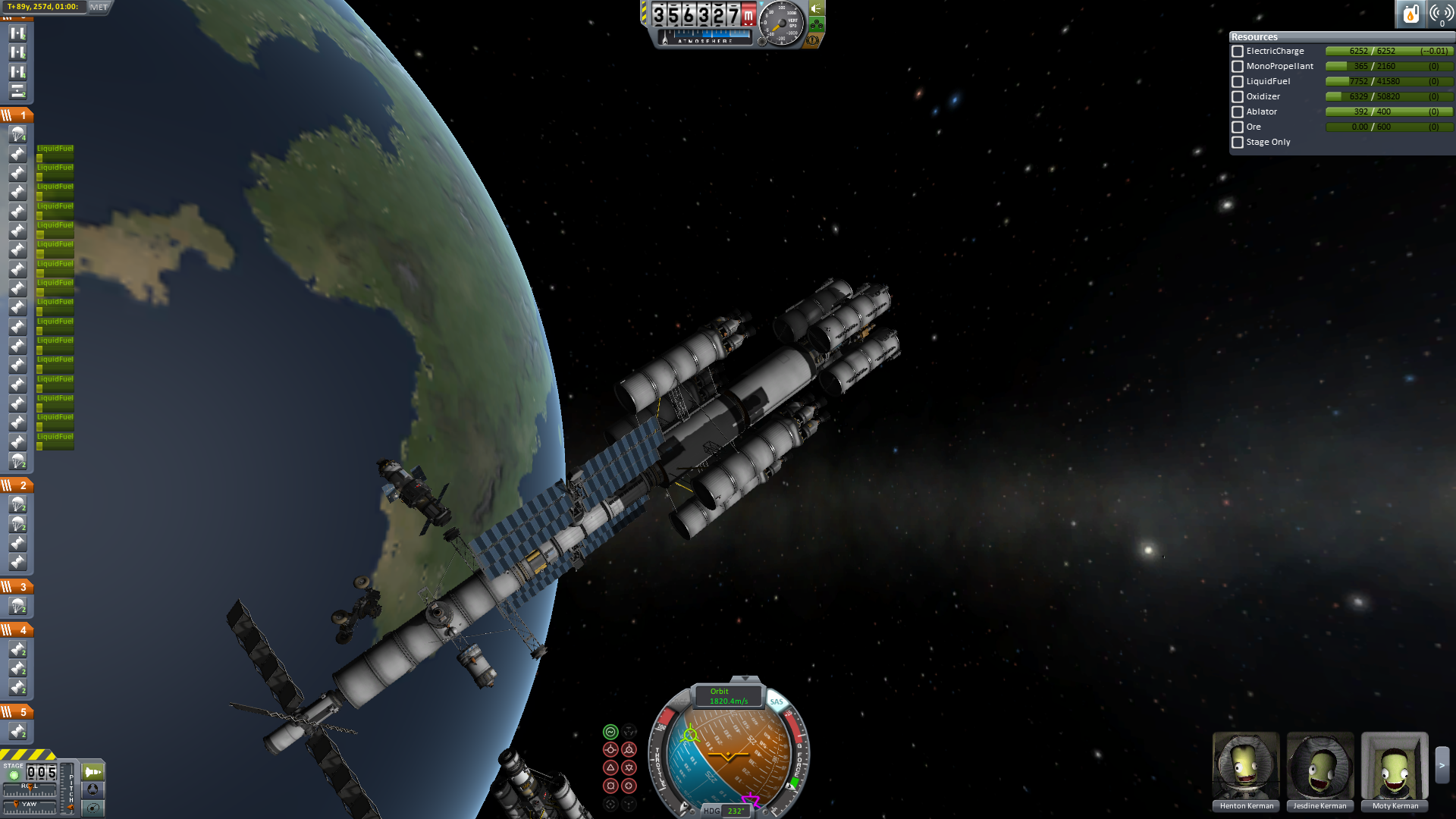Screen dimensions: 1456x819
Task: Toggle SAS on the navball
Action: (777, 702)
